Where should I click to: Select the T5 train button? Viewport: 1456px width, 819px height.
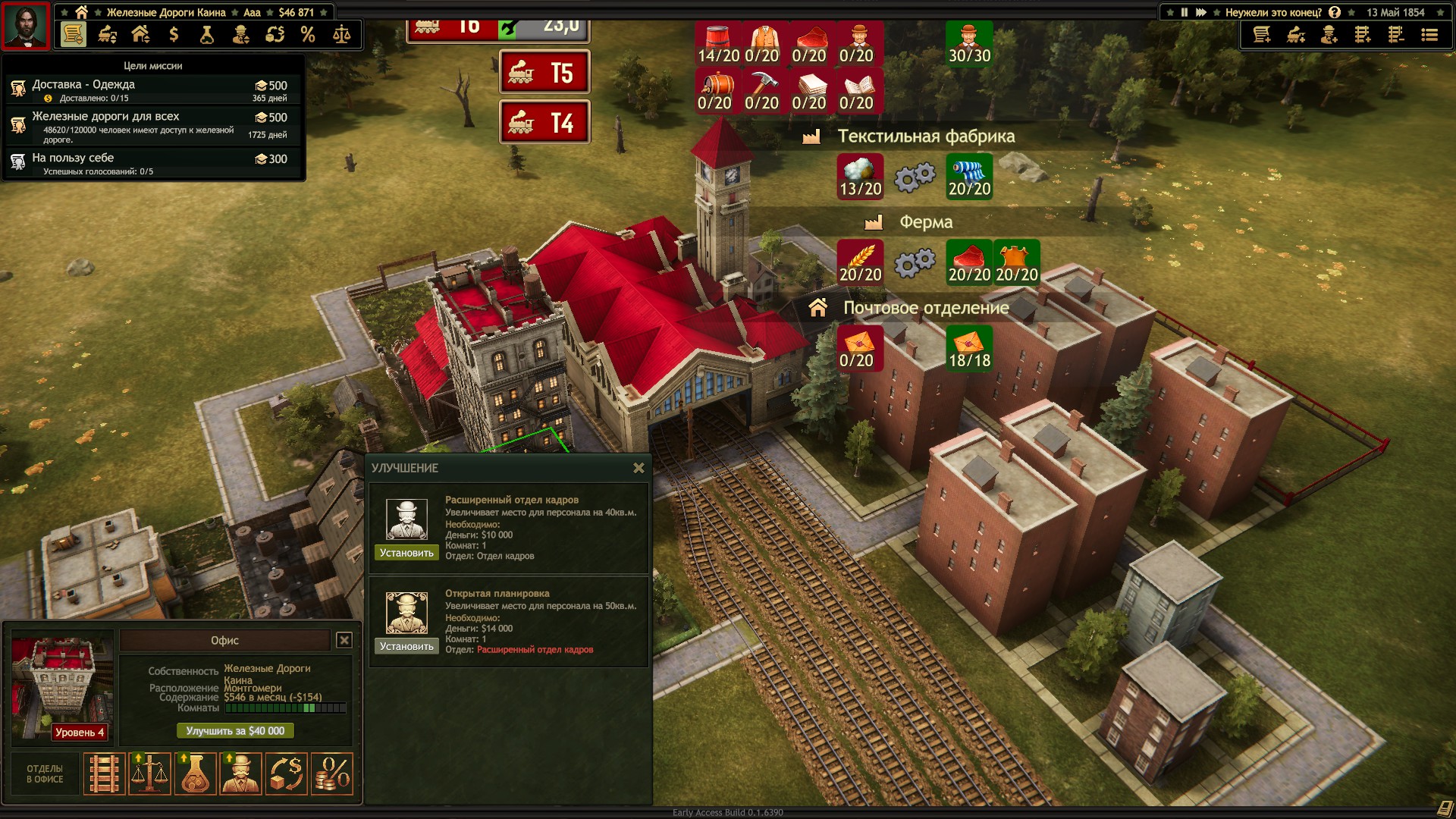point(544,74)
